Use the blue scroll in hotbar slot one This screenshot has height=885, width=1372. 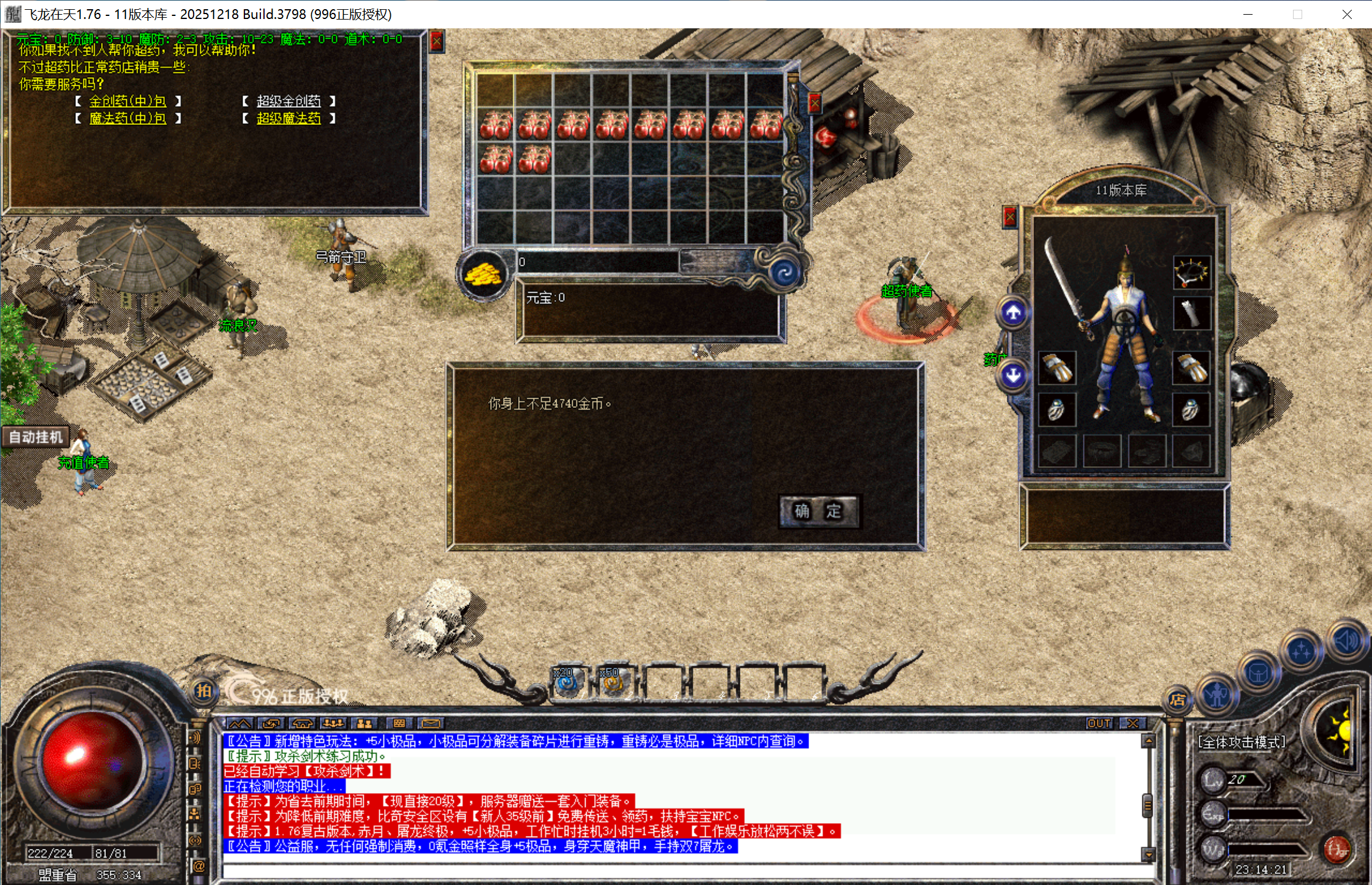click(x=567, y=682)
